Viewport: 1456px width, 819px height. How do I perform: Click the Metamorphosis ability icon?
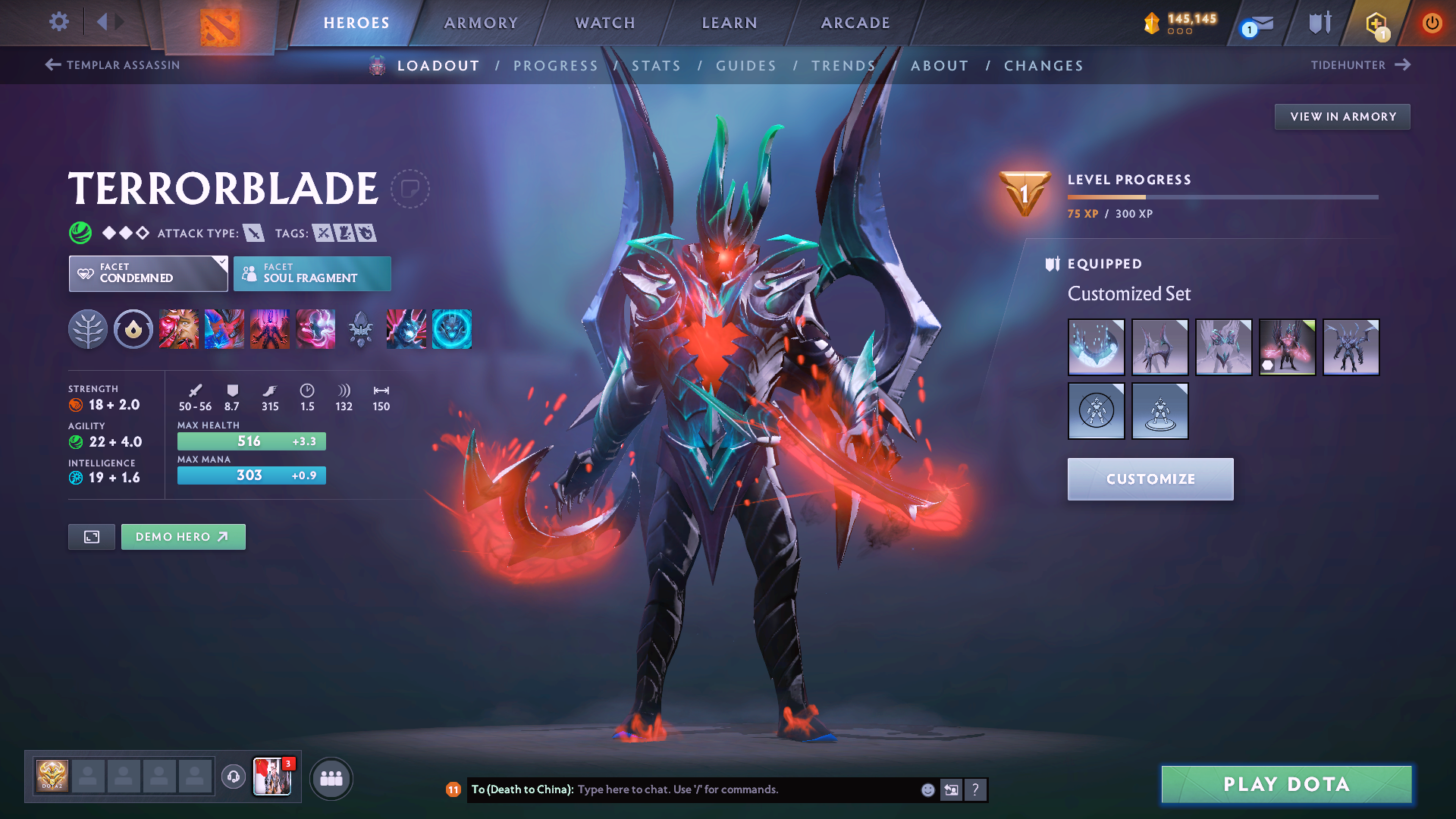tap(270, 329)
